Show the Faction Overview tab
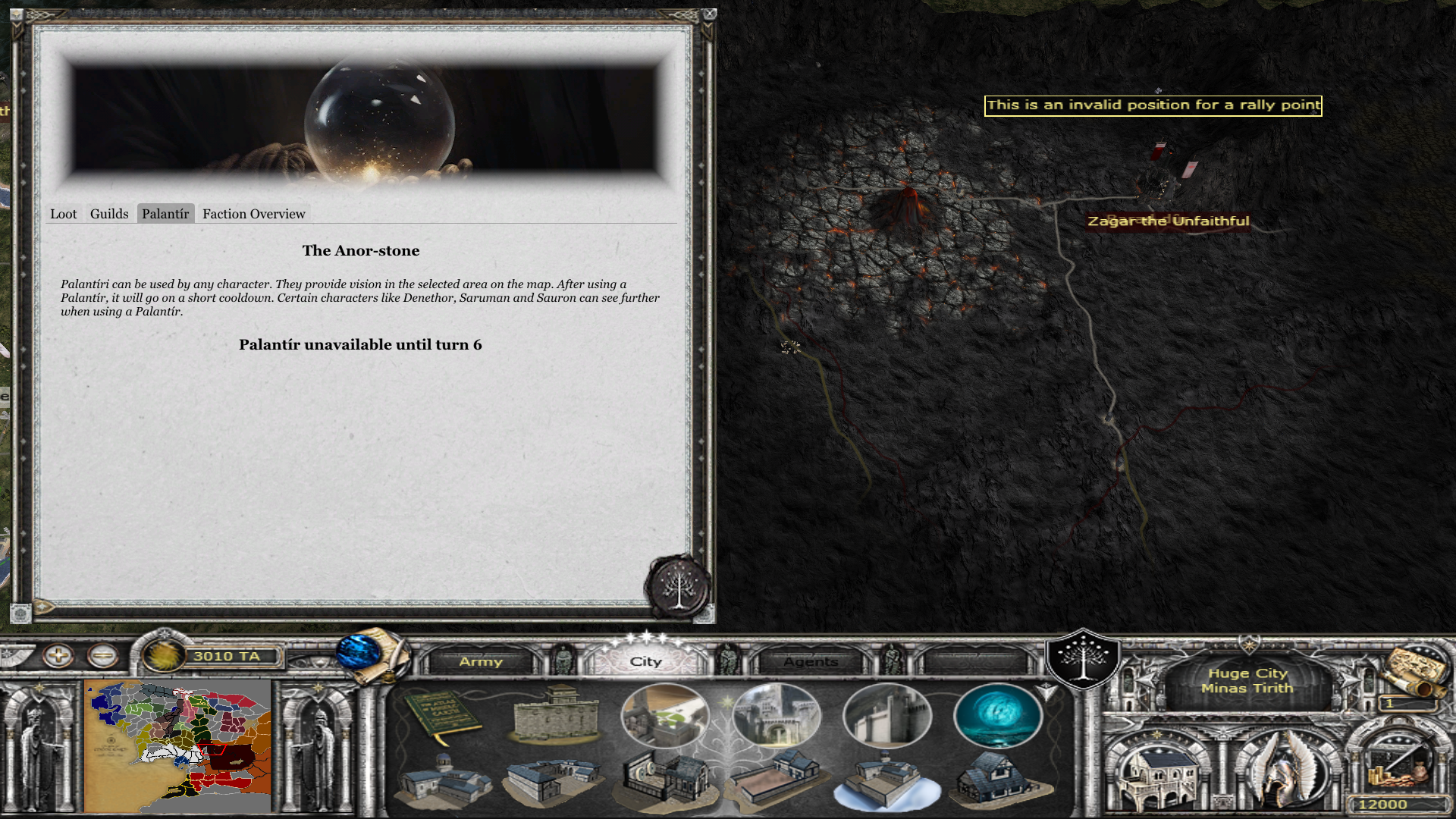This screenshot has height=819, width=1456. 253,214
